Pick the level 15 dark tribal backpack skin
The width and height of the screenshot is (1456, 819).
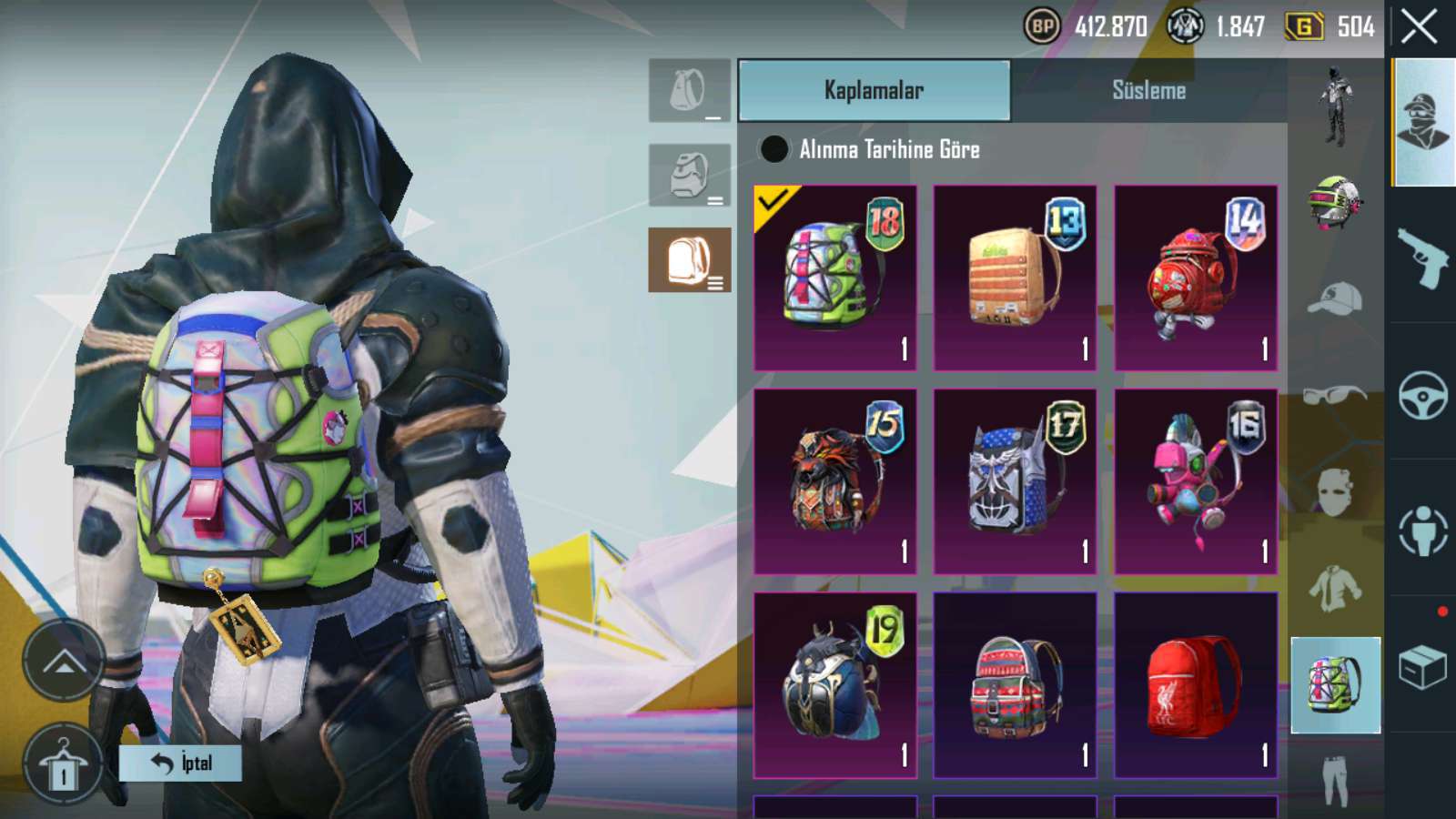coord(834,481)
